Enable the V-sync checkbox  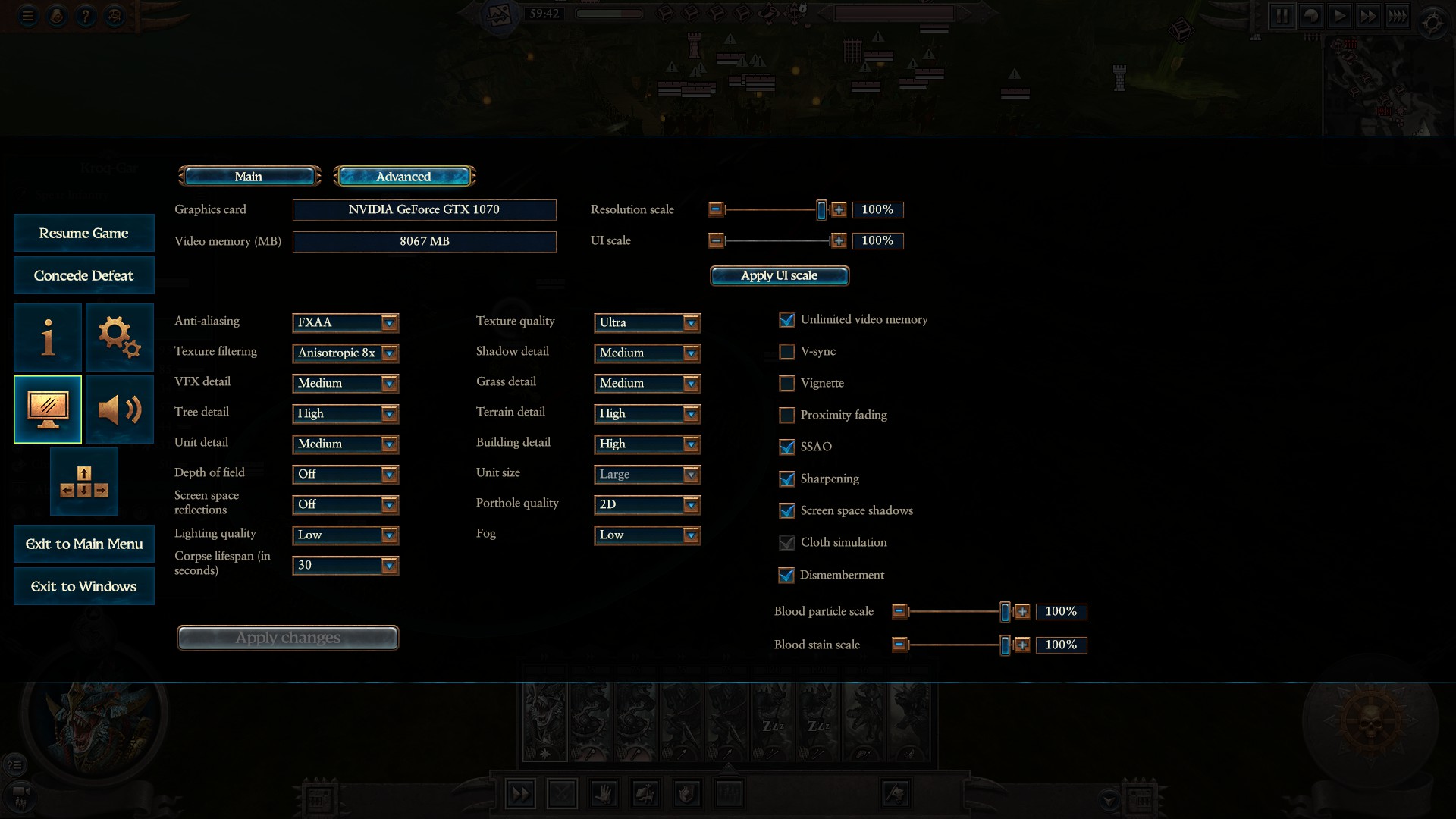pos(787,352)
